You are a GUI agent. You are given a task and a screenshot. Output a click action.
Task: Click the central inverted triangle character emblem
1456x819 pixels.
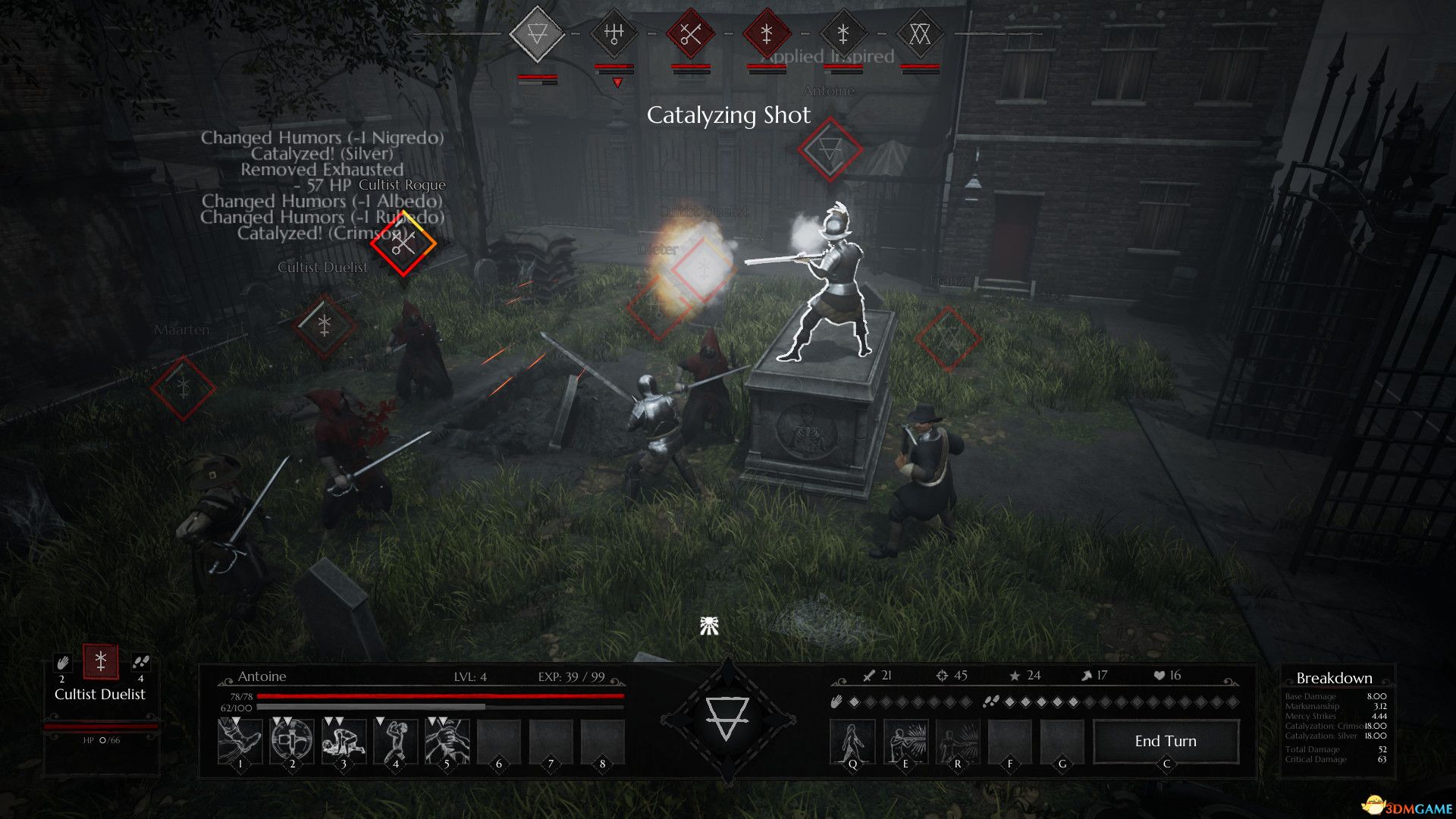727,717
